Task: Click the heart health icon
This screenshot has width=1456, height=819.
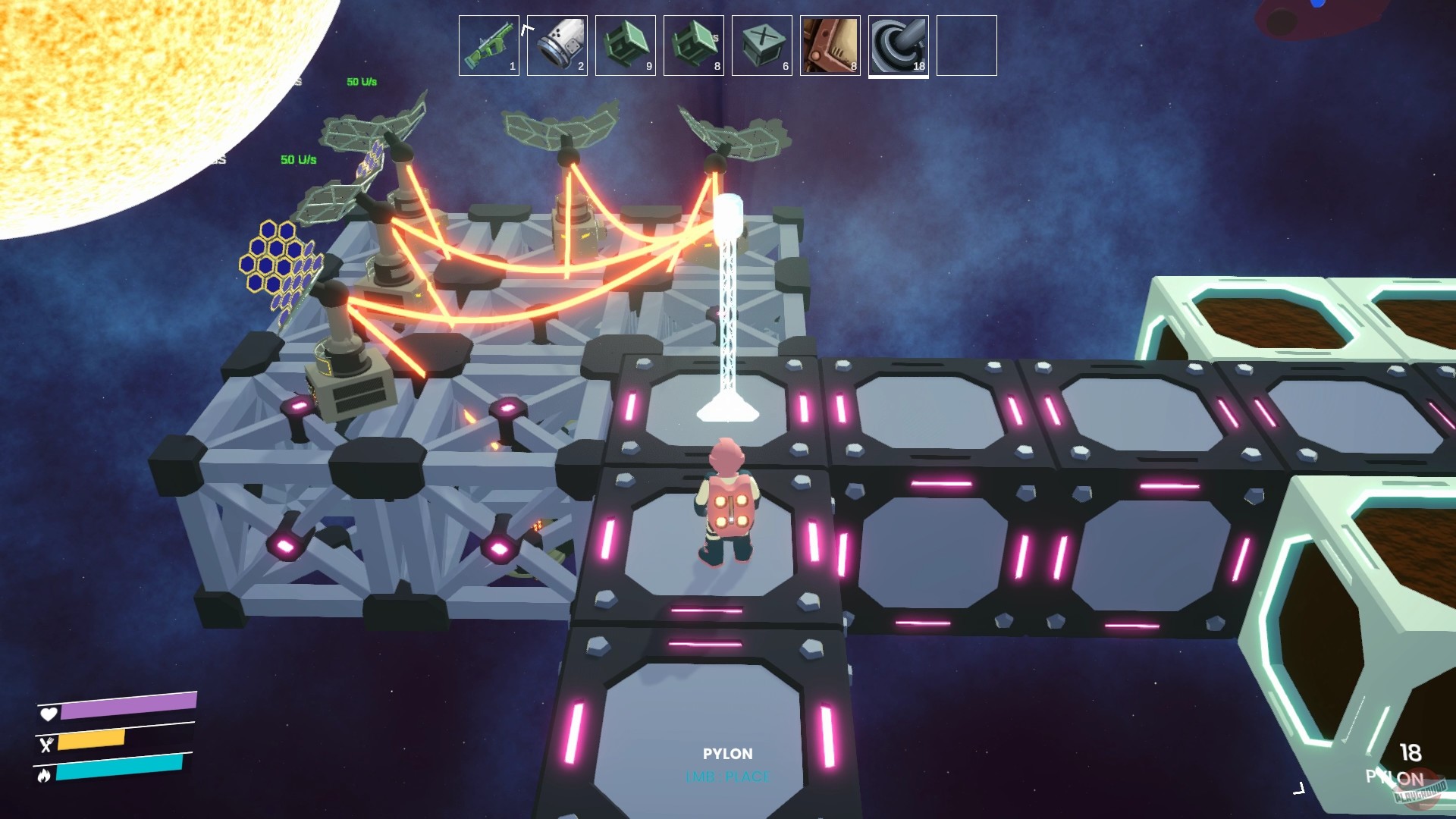Action: (x=49, y=714)
